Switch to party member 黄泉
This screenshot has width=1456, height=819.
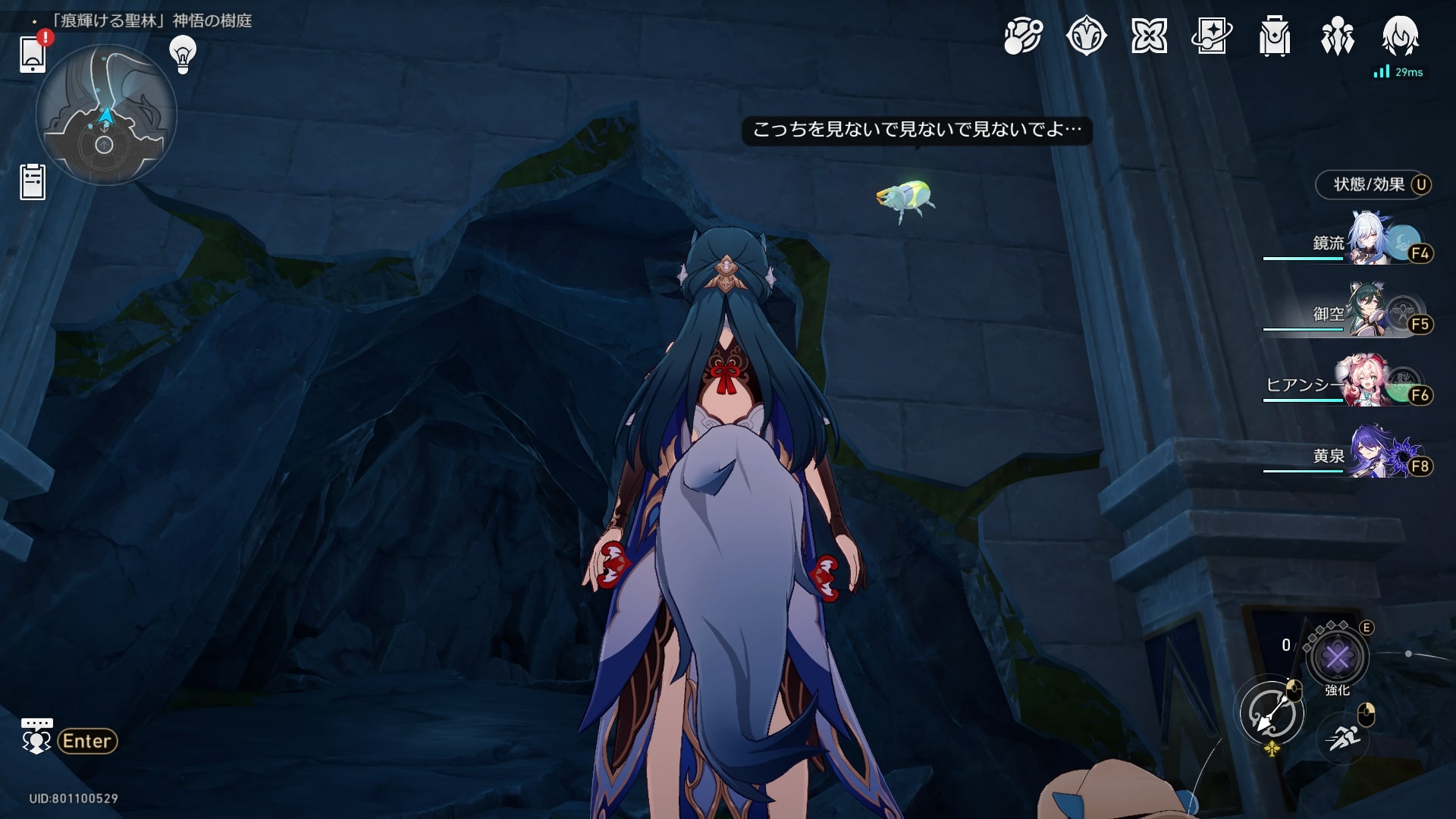(x=1373, y=453)
